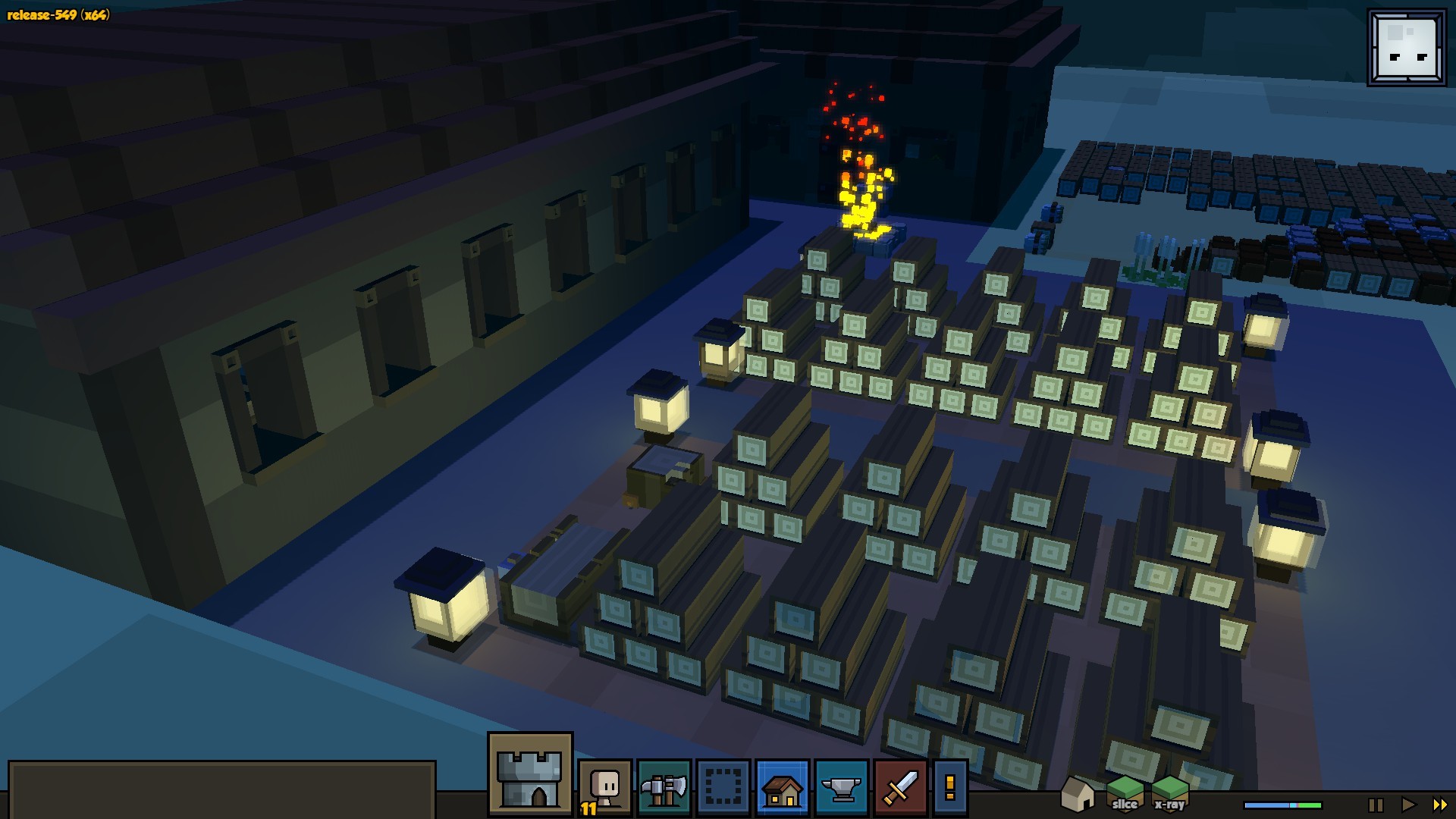Open the harvest tools menu
The width and height of the screenshot is (1456, 819).
point(664,788)
